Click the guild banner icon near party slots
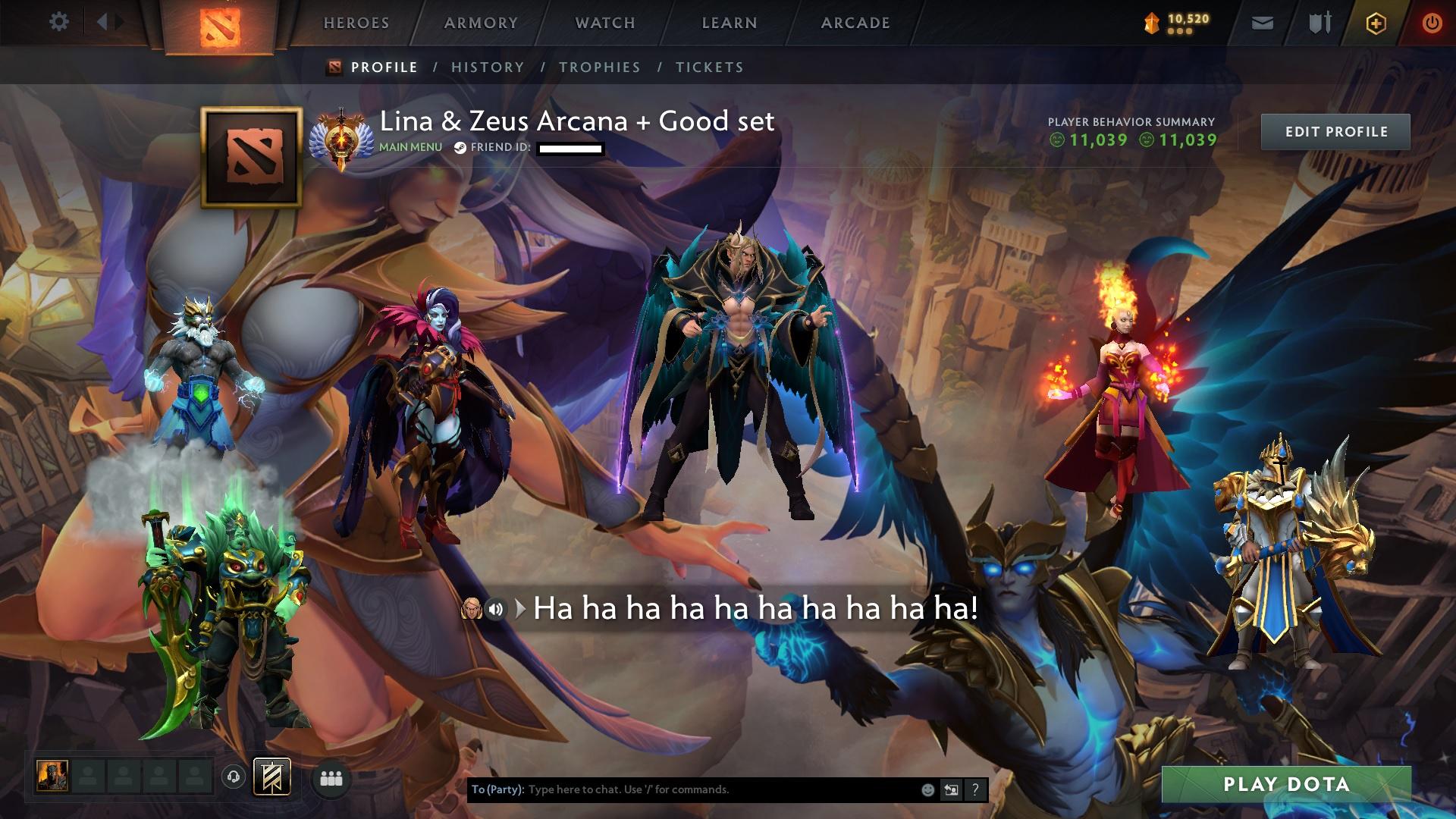Viewport: 1456px width, 819px height. (273, 777)
